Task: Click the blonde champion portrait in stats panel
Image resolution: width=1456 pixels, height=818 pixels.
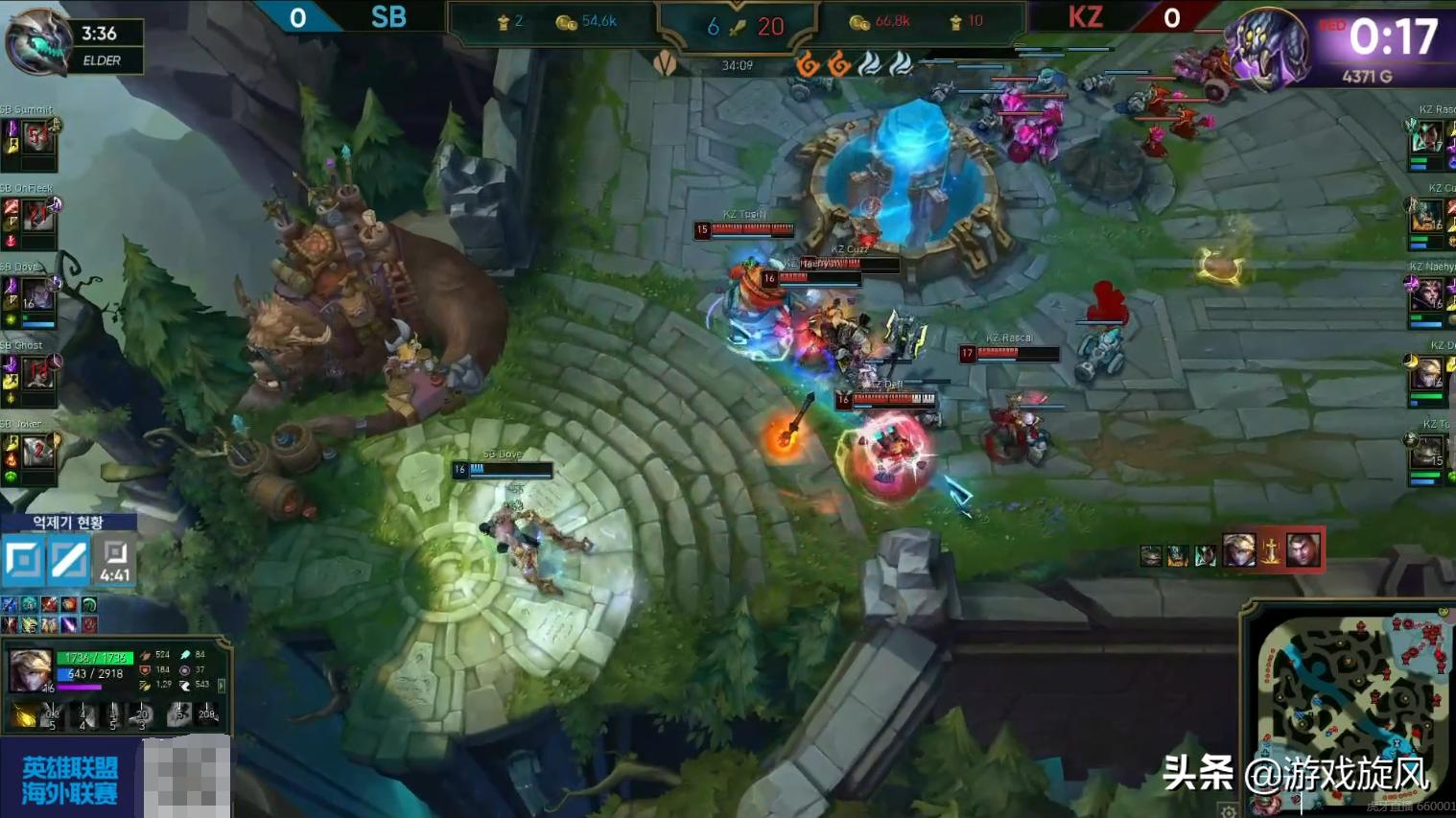Action: coord(30,670)
